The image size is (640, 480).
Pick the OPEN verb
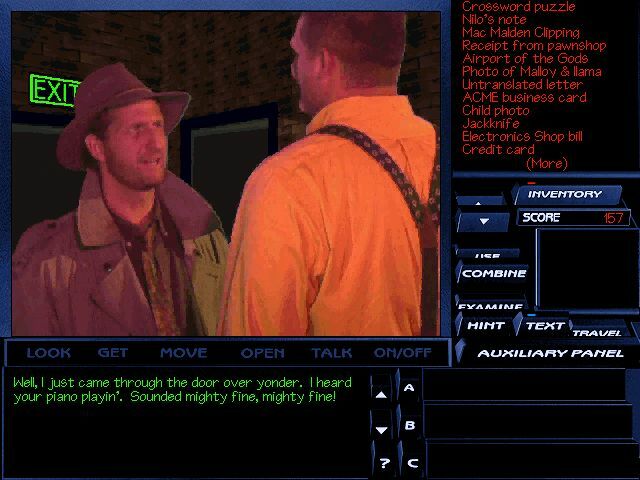[262, 353]
